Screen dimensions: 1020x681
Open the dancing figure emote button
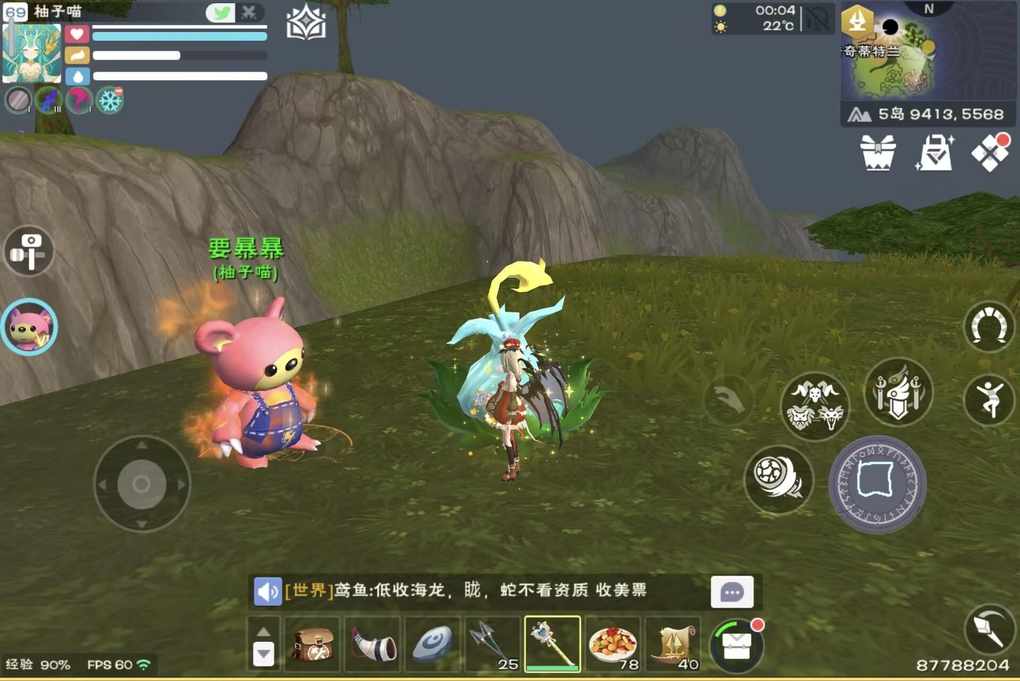pos(988,400)
